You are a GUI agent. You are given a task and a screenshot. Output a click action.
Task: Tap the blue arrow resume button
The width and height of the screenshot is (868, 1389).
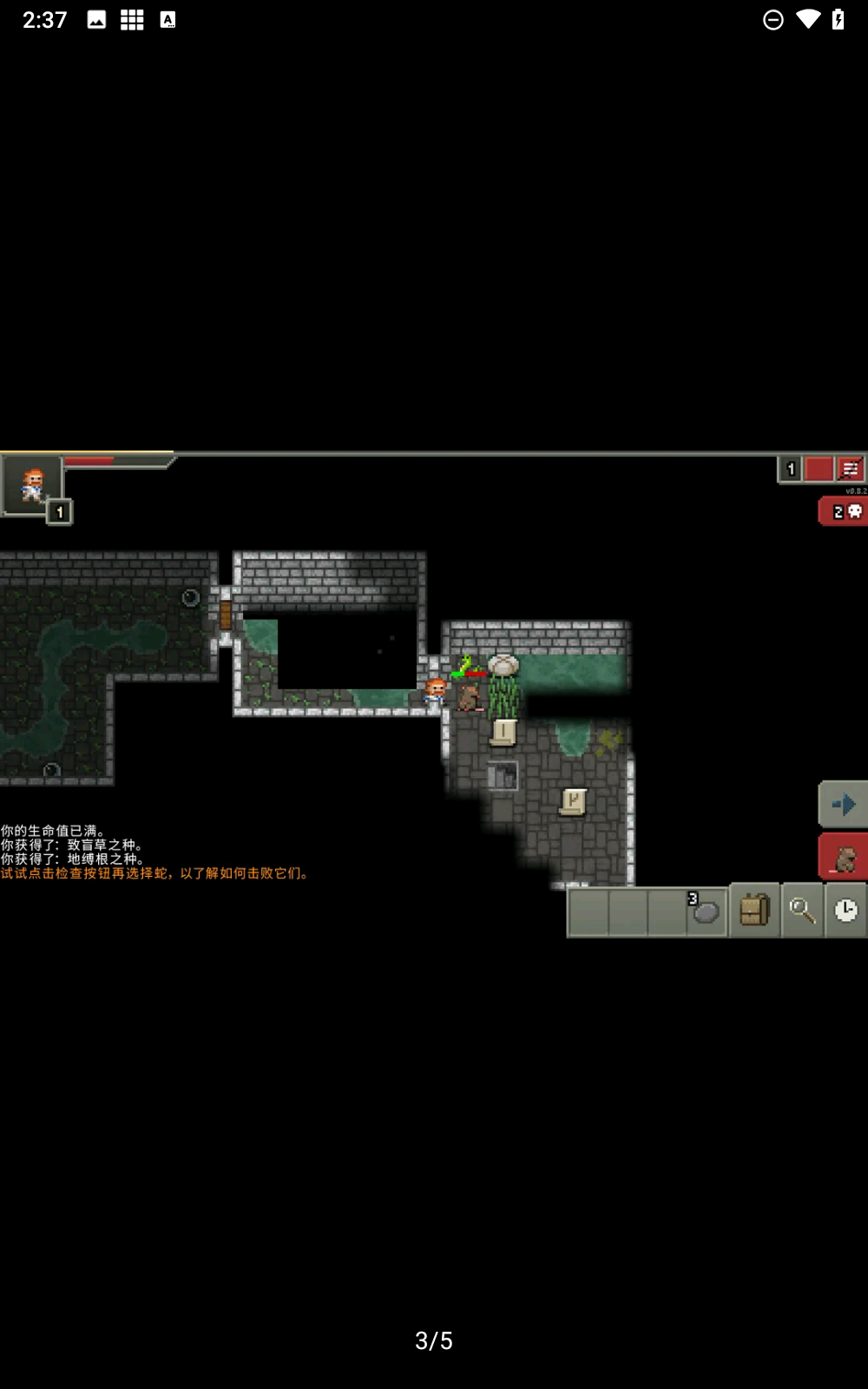pos(843,804)
